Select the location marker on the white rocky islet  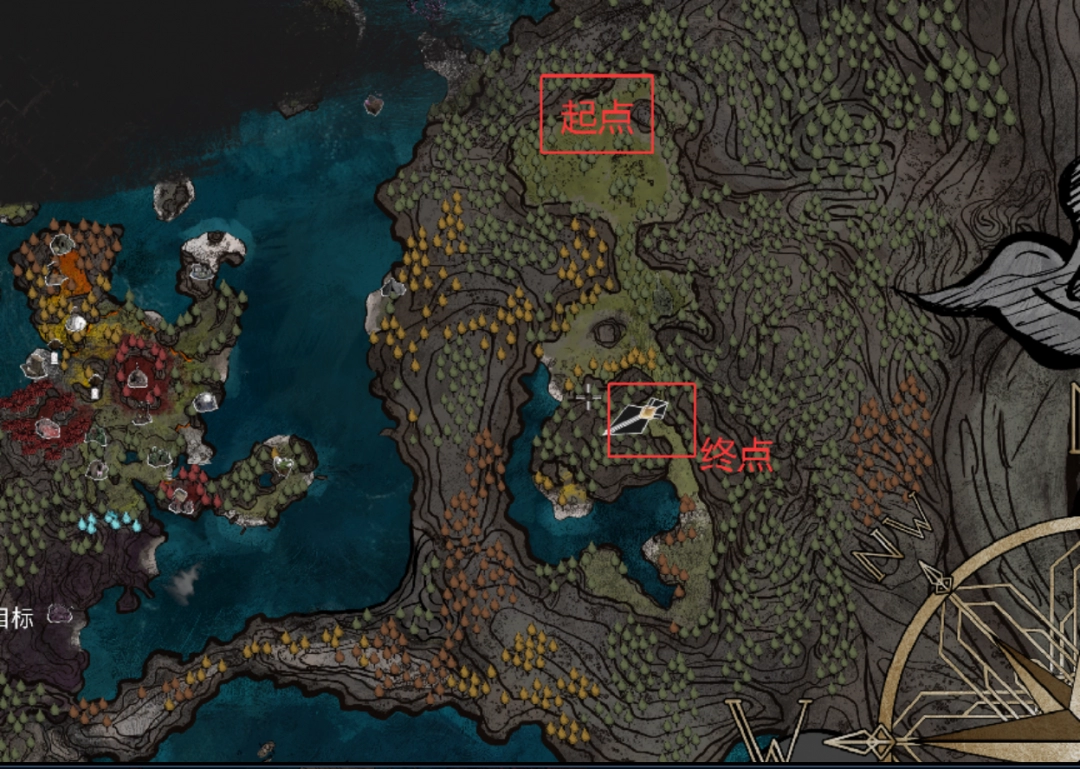tap(202, 270)
